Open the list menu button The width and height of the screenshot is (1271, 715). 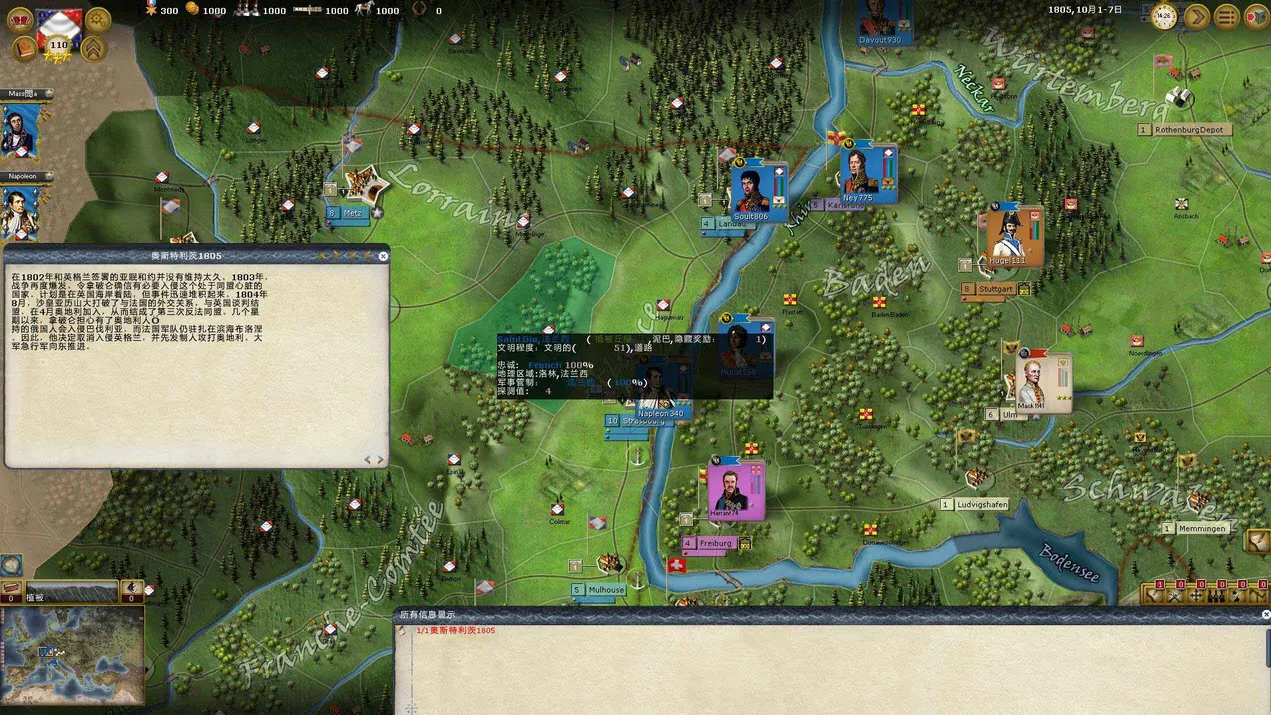1226,16
